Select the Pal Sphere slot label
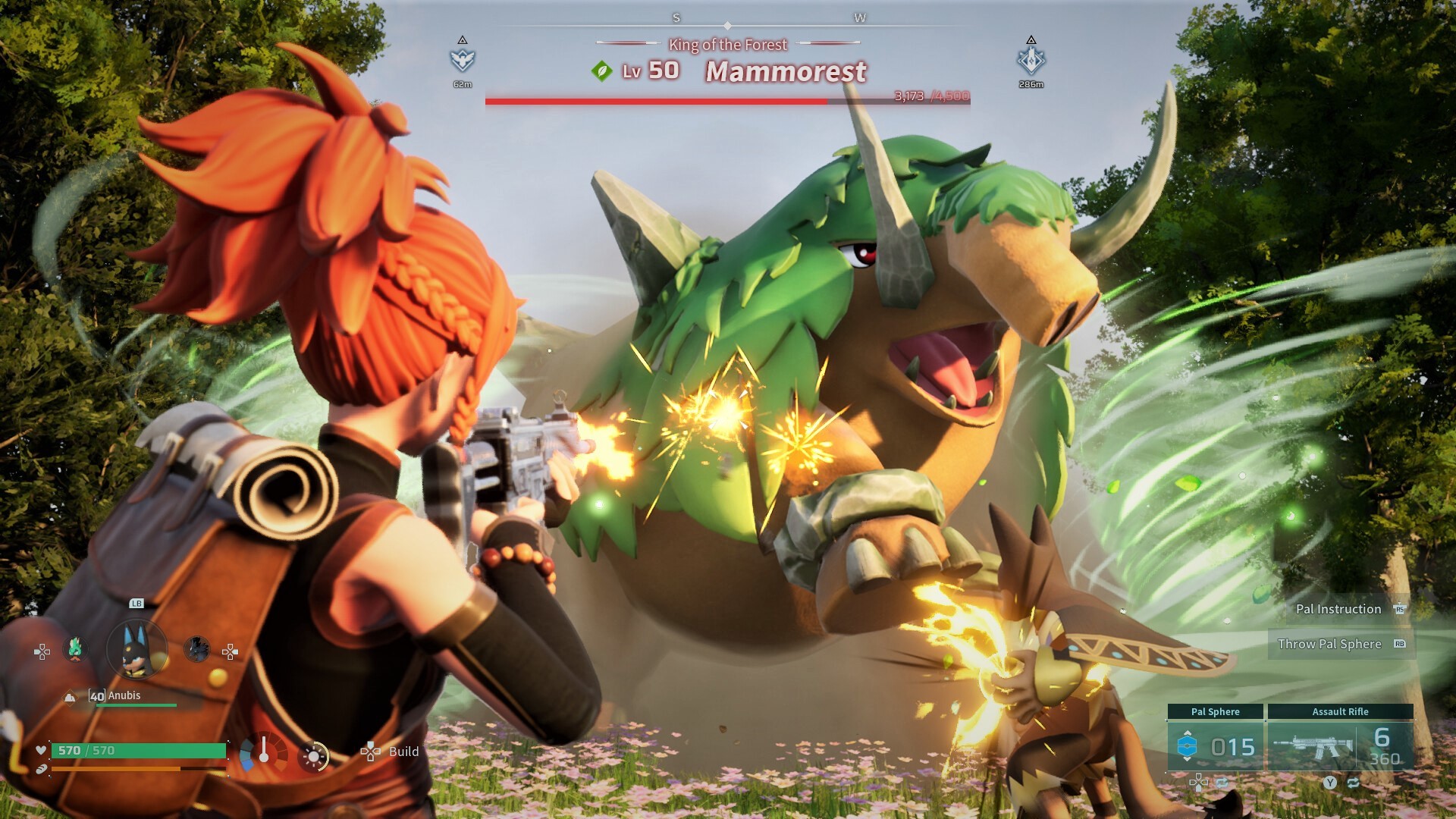 (x=1216, y=711)
